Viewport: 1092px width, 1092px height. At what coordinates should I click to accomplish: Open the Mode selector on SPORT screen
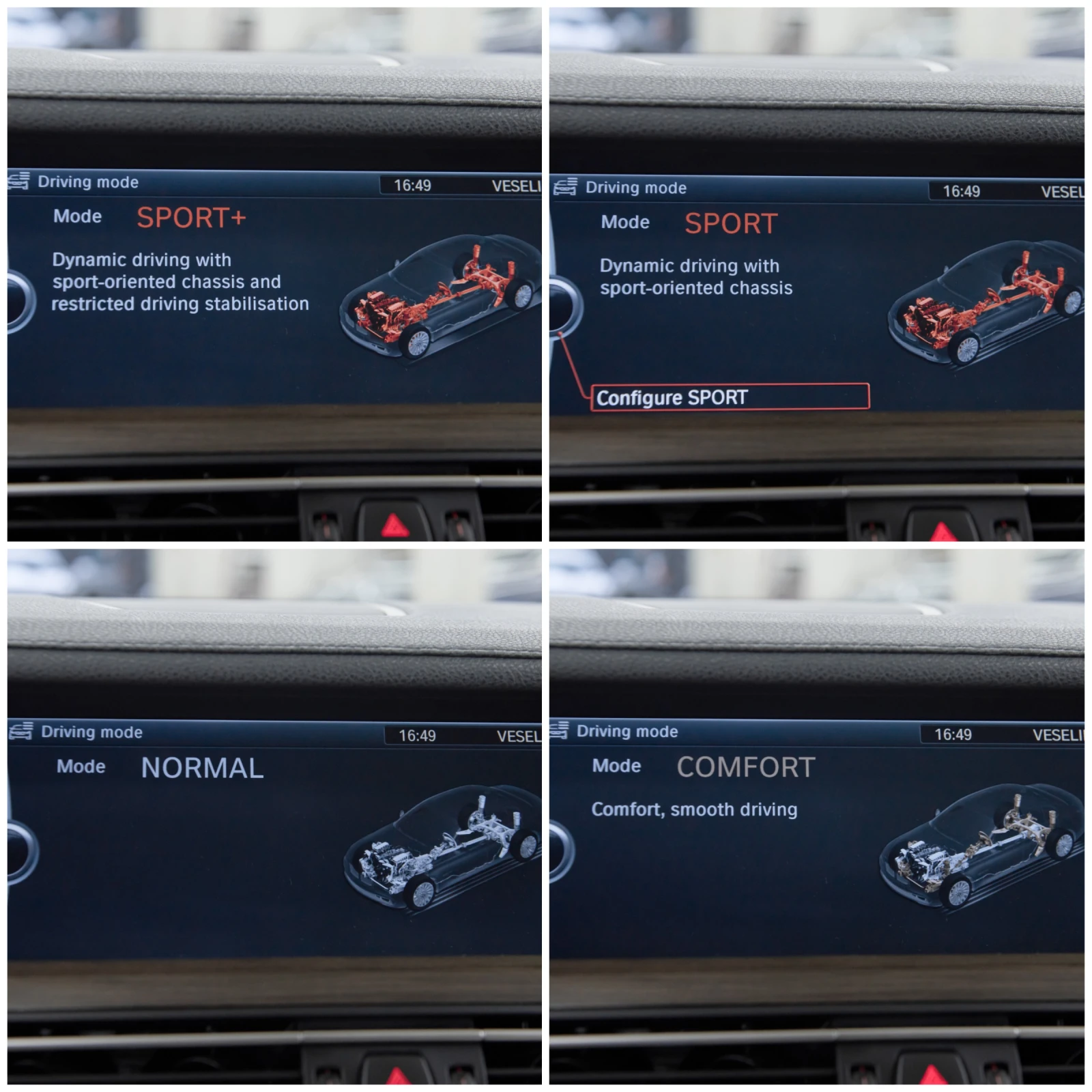coord(624,222)
